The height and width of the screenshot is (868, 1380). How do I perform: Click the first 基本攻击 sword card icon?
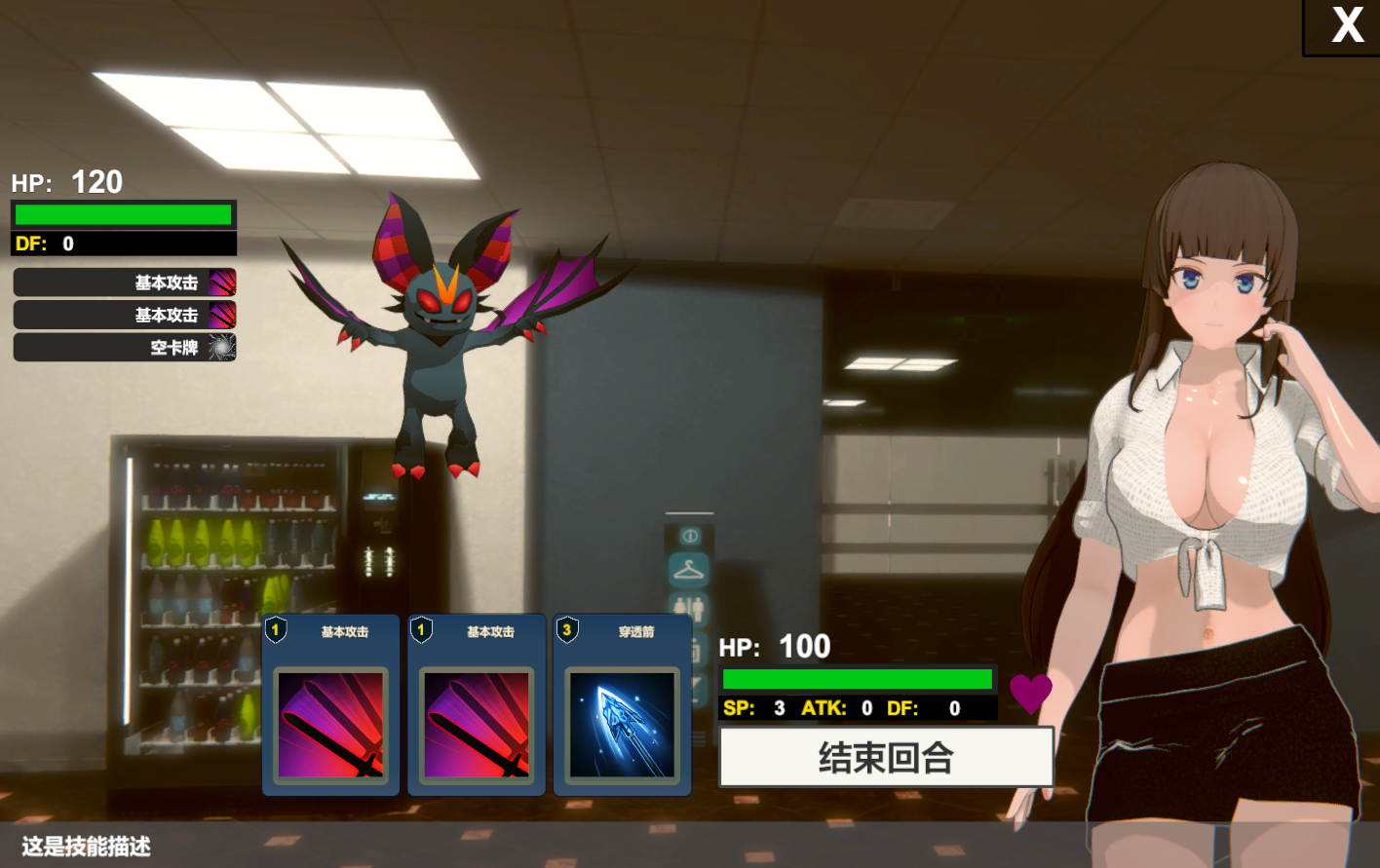pos(329,726)
